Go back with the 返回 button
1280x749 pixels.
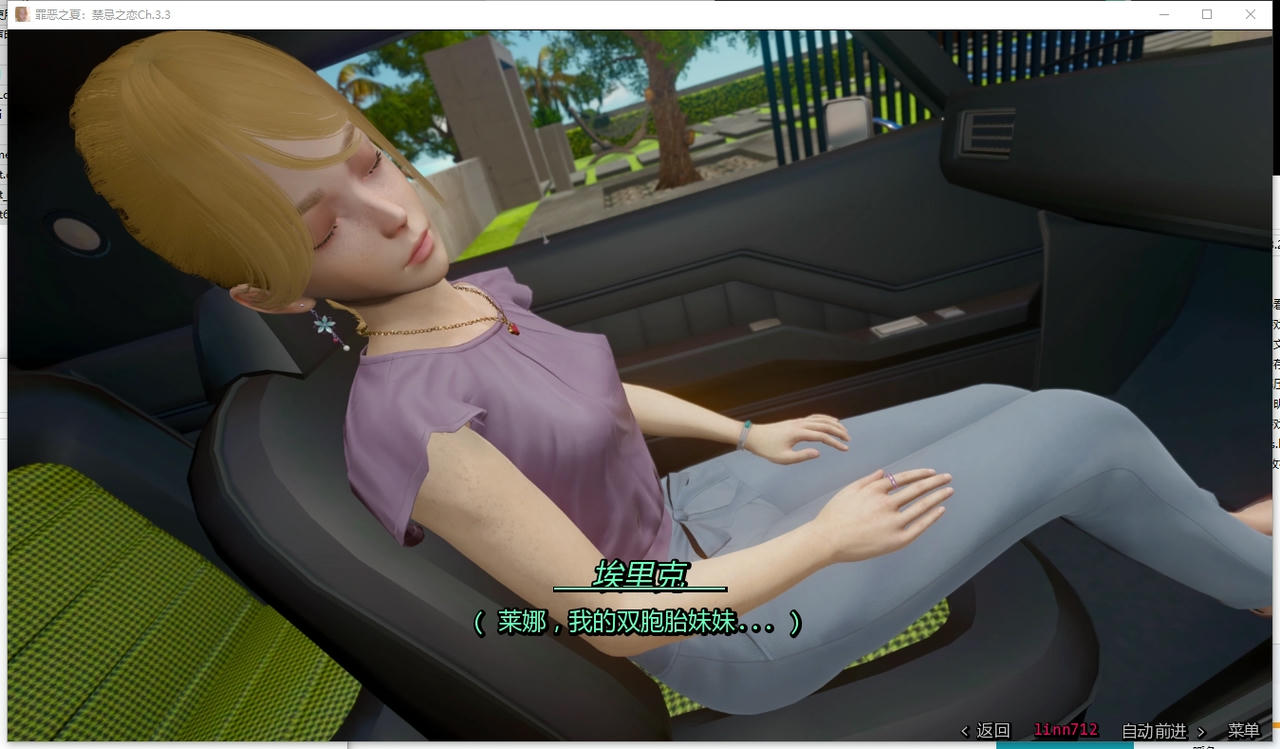coord(986,731)
